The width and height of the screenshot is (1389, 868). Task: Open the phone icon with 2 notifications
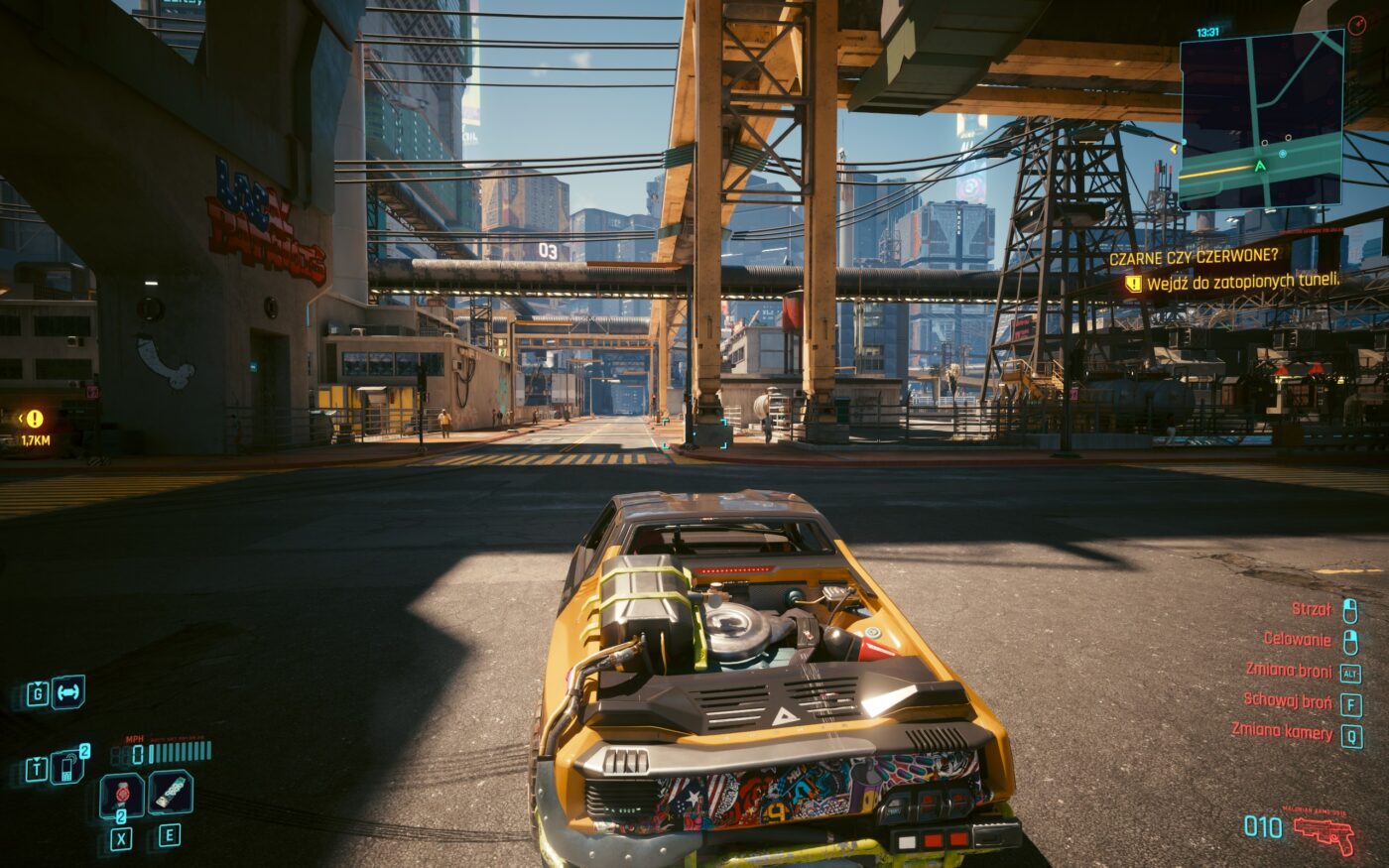pyautogui.click(x=67, y=767)
